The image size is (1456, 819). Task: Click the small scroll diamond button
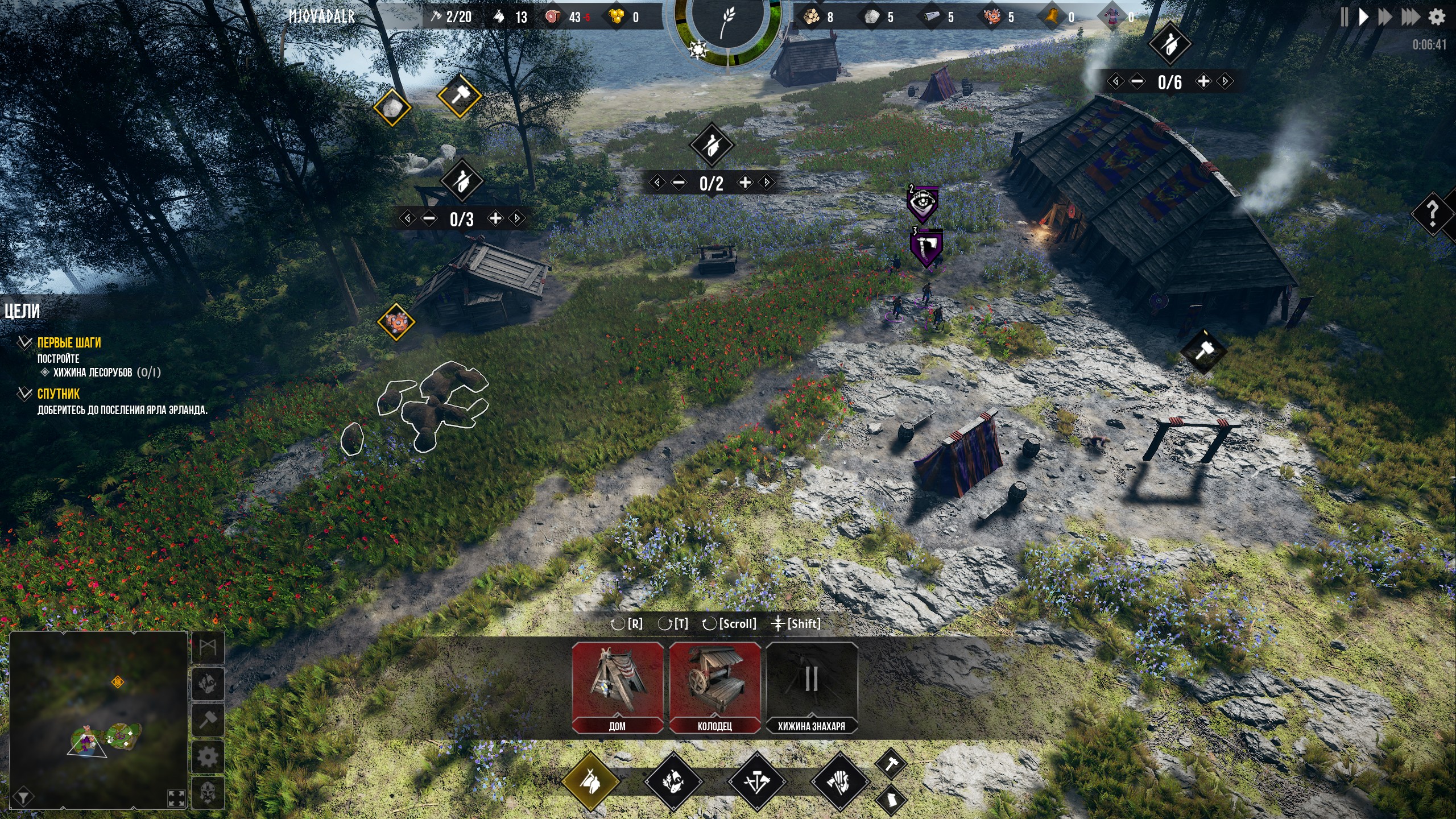891,800
